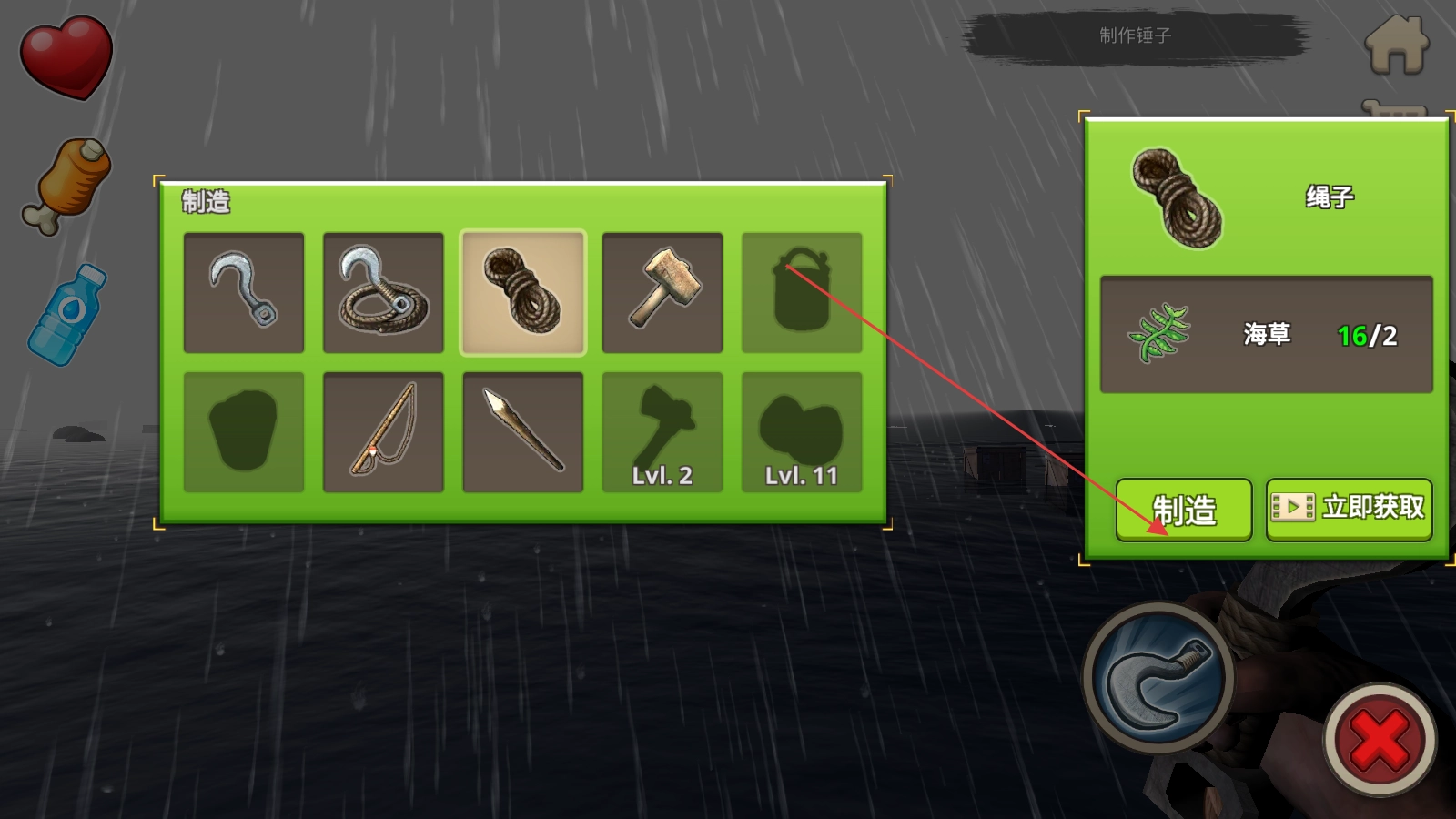Choose the spear crafting slot

coord(523,432)
